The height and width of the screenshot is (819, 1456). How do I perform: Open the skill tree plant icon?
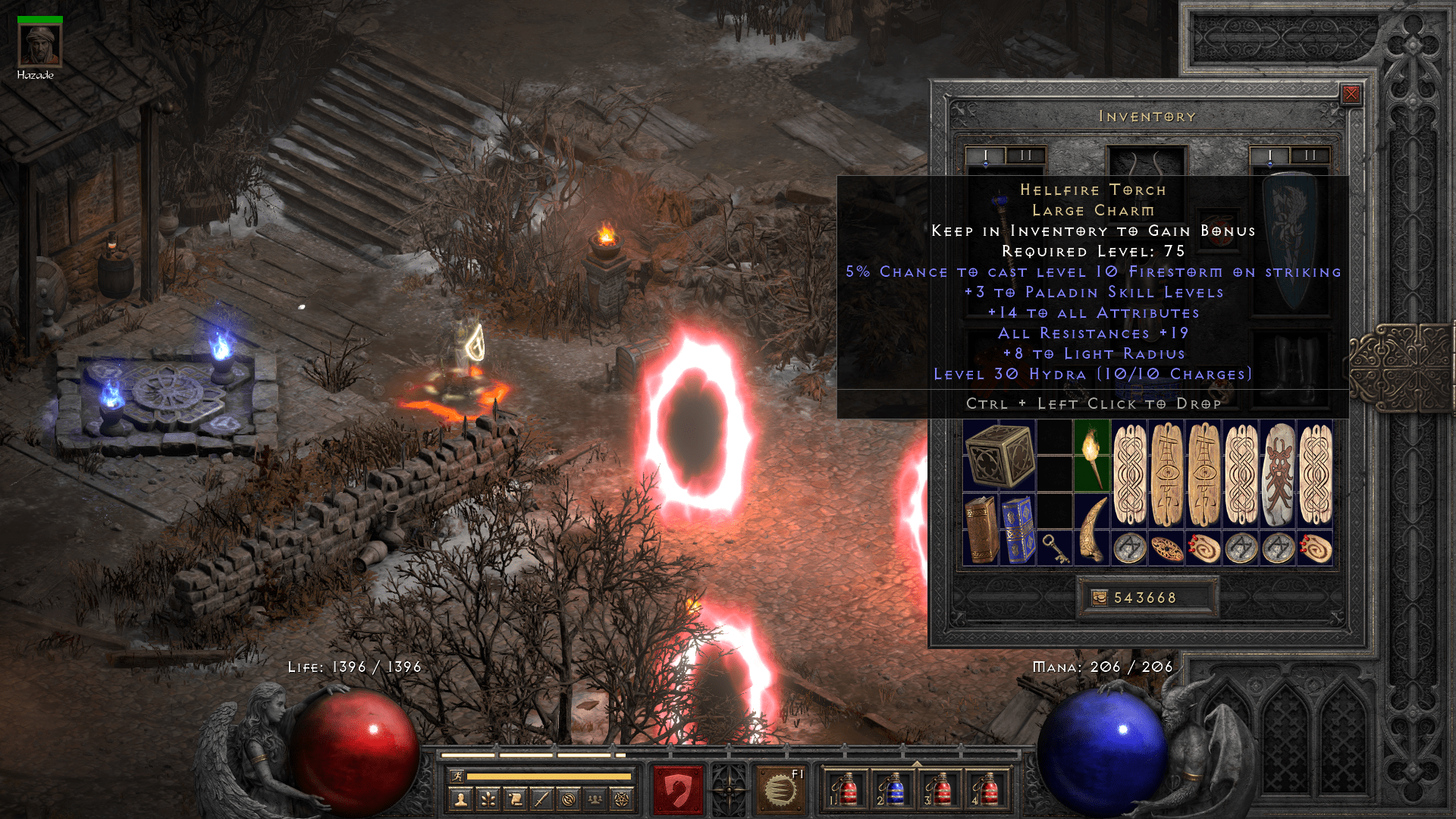[x=488, y=800]
